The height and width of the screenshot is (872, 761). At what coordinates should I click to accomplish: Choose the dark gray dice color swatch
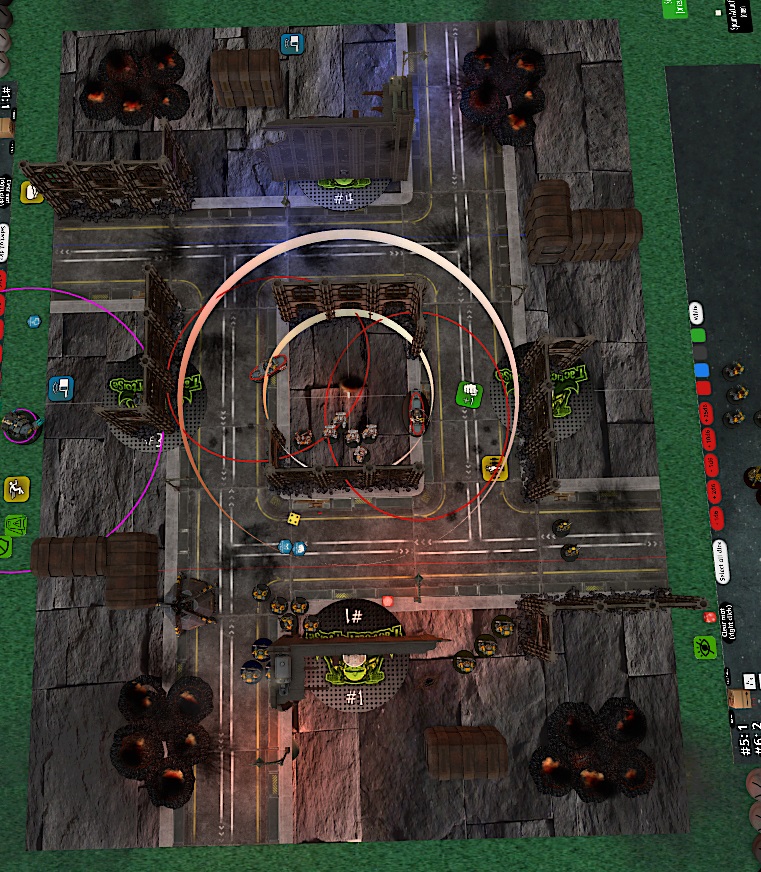[x=699, y=352]
